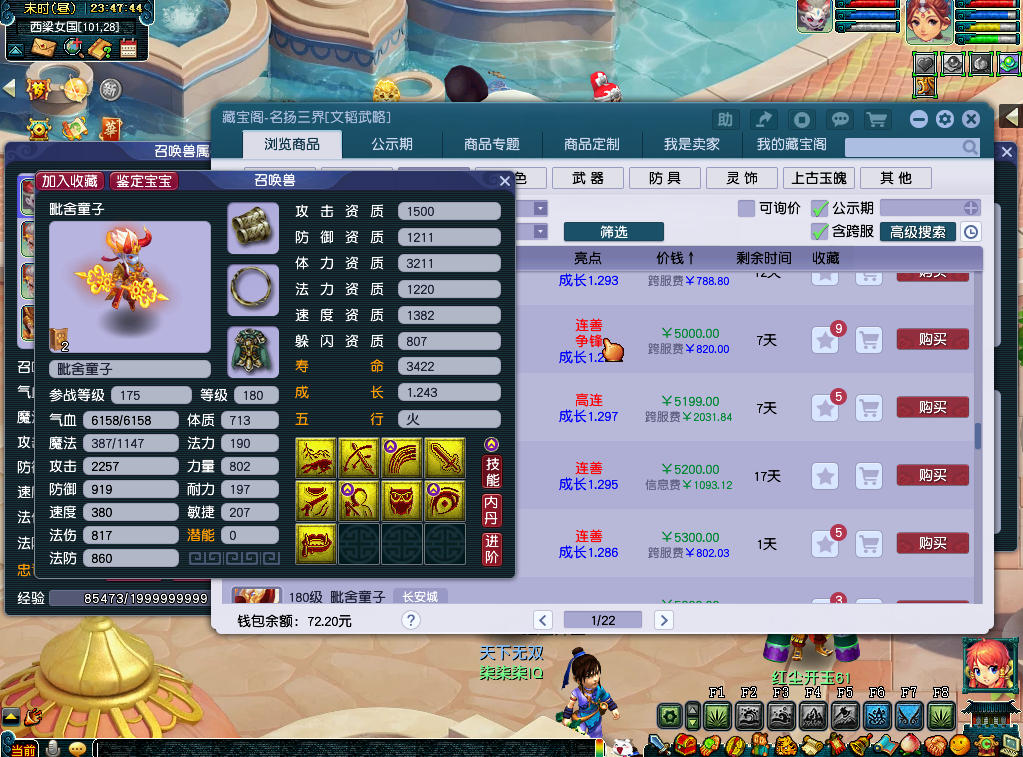Click the 加入收藏 button
This screenshot has width=1023, height=757.
(69, 181)
